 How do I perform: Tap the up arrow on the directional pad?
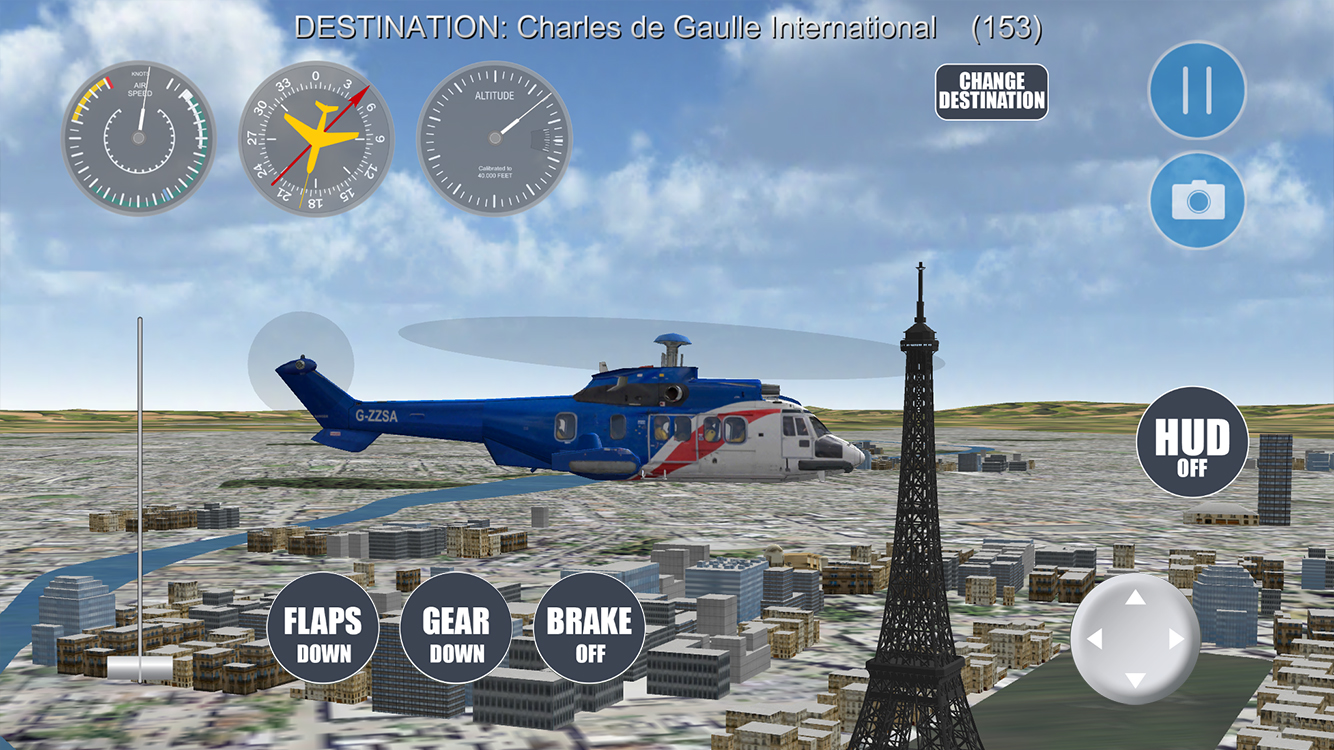click(1135, 598)
